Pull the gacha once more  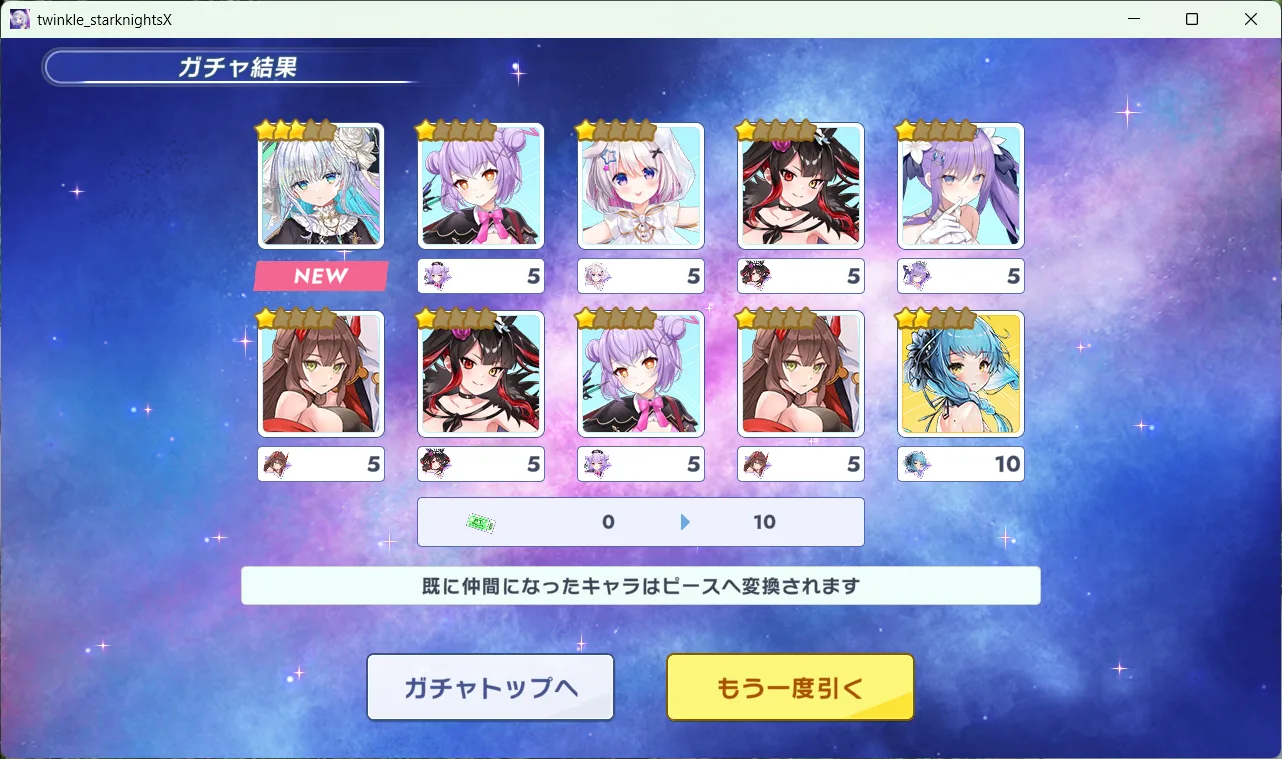(790, 687)
